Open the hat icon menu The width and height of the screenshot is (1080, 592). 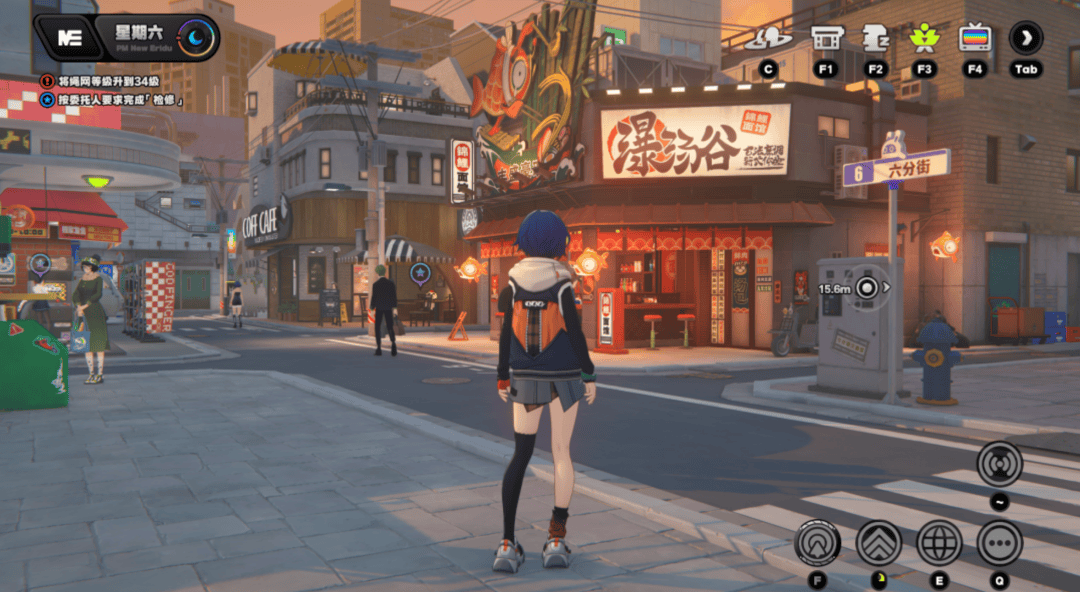tap(768, 39)
